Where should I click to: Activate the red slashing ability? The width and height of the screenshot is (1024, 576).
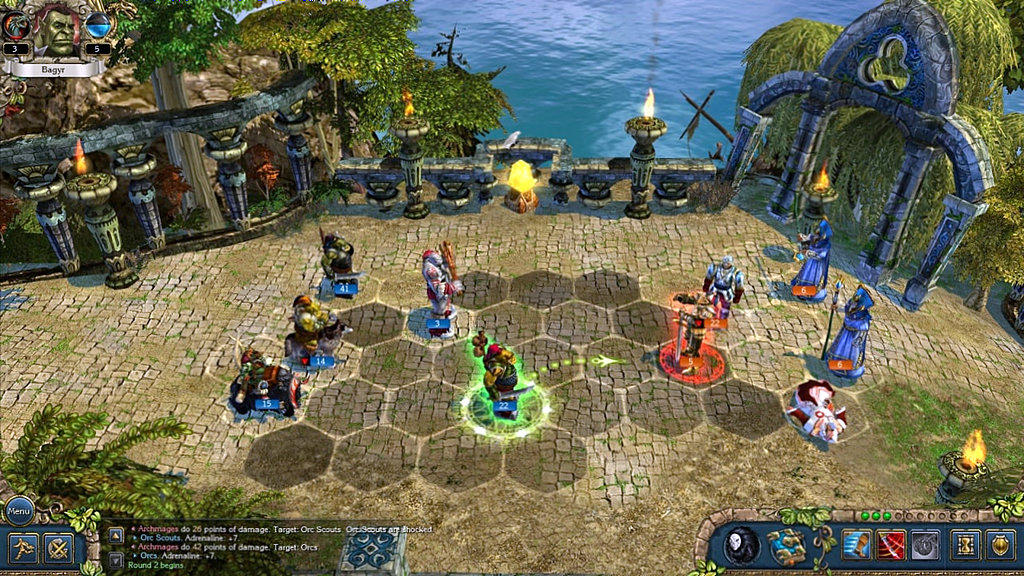[891, 545]
